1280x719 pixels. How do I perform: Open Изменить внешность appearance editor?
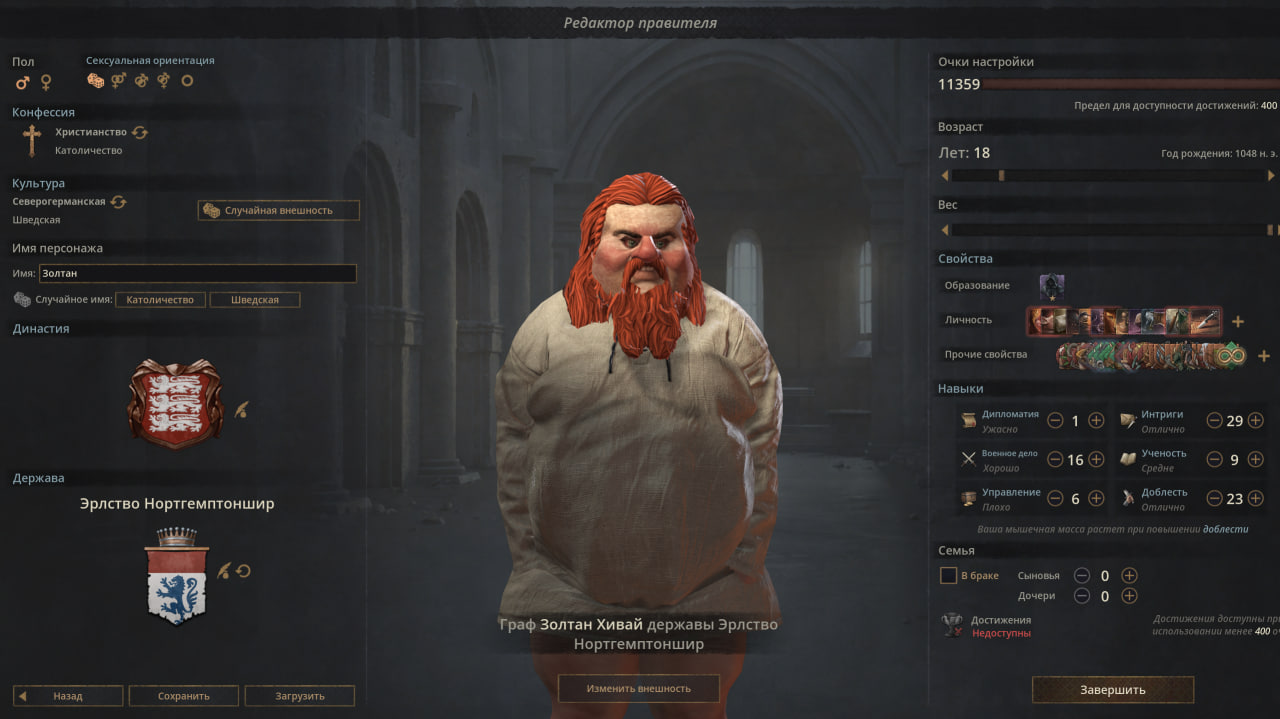click(x=638, y=688)
